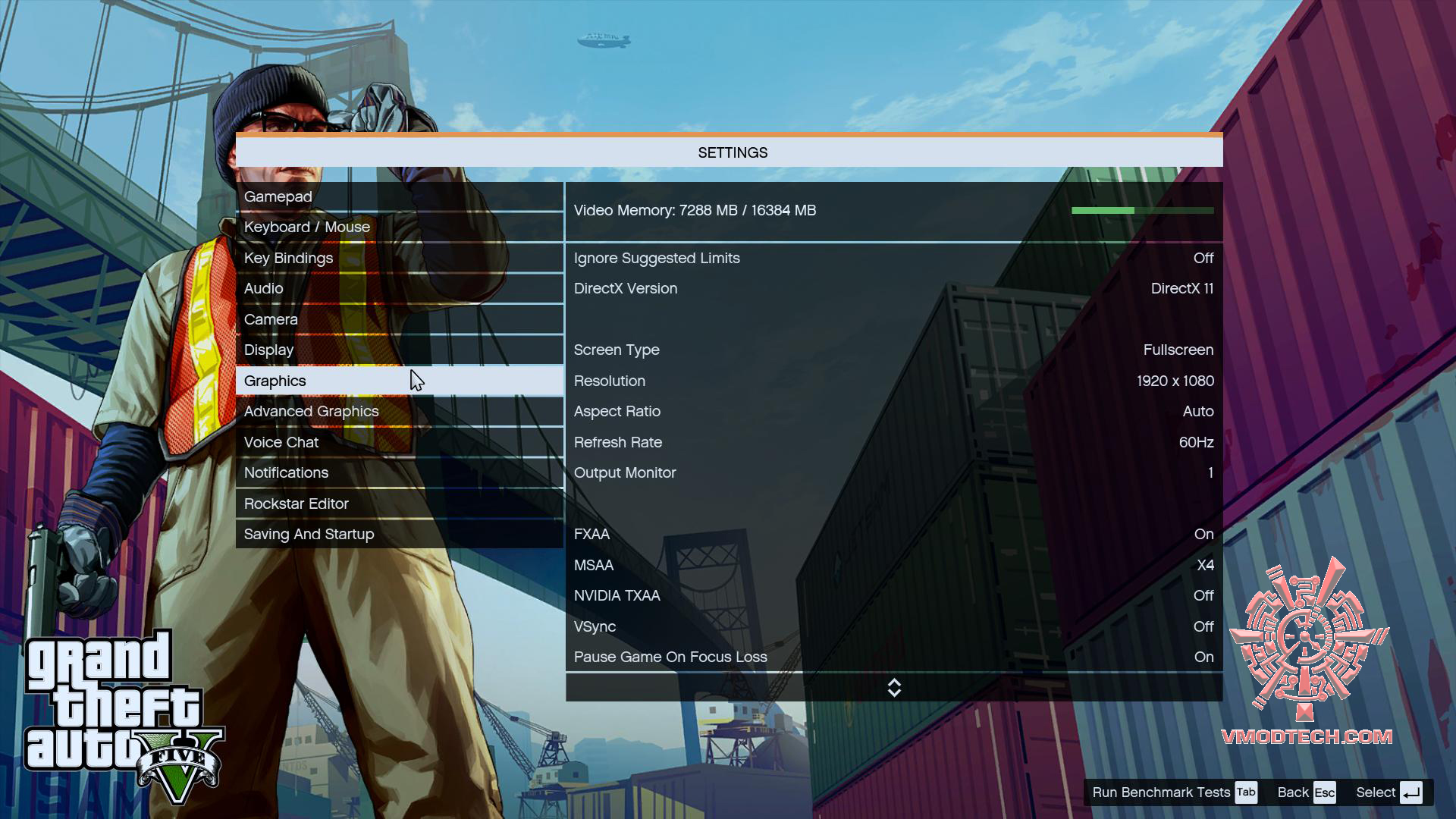Click the Video Memory usage bar

click(x=1144, y=210)
